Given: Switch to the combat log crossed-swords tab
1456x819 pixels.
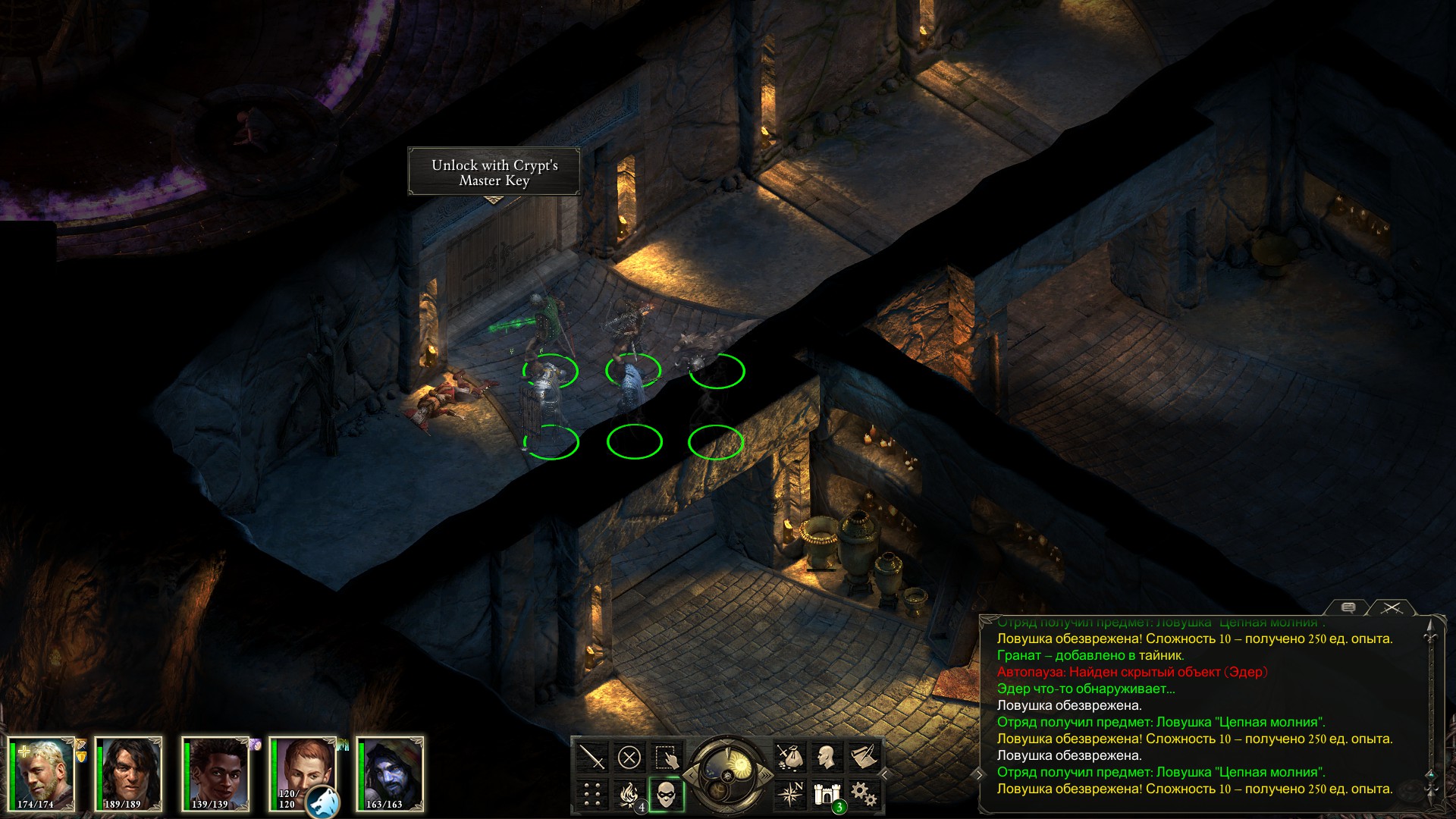Looking at the screenshot, I should coord(1392,607).
